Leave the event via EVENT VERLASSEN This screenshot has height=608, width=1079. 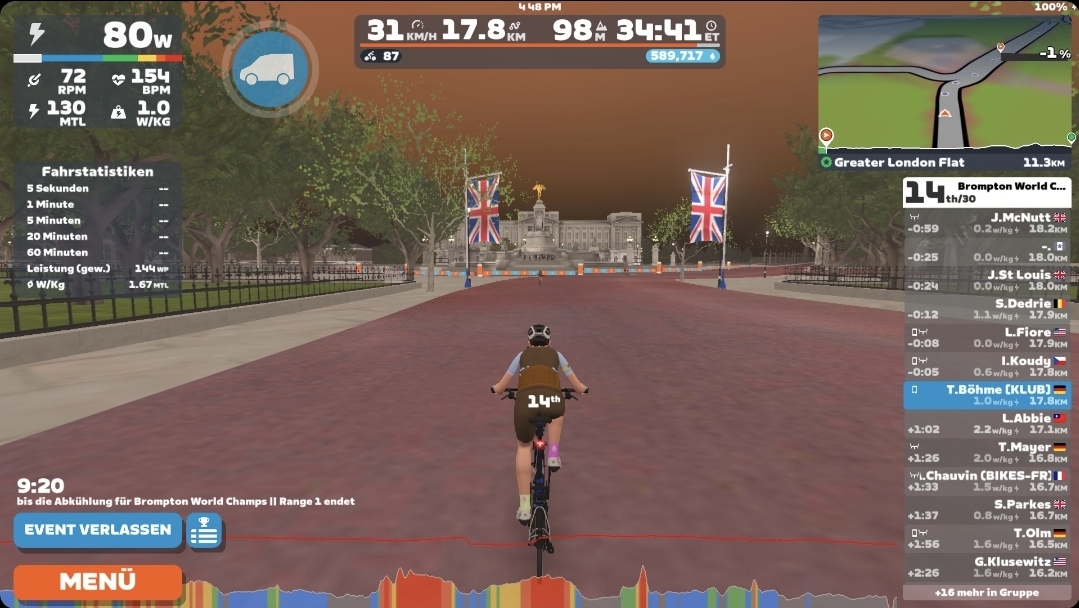click(x=97, y=530)
